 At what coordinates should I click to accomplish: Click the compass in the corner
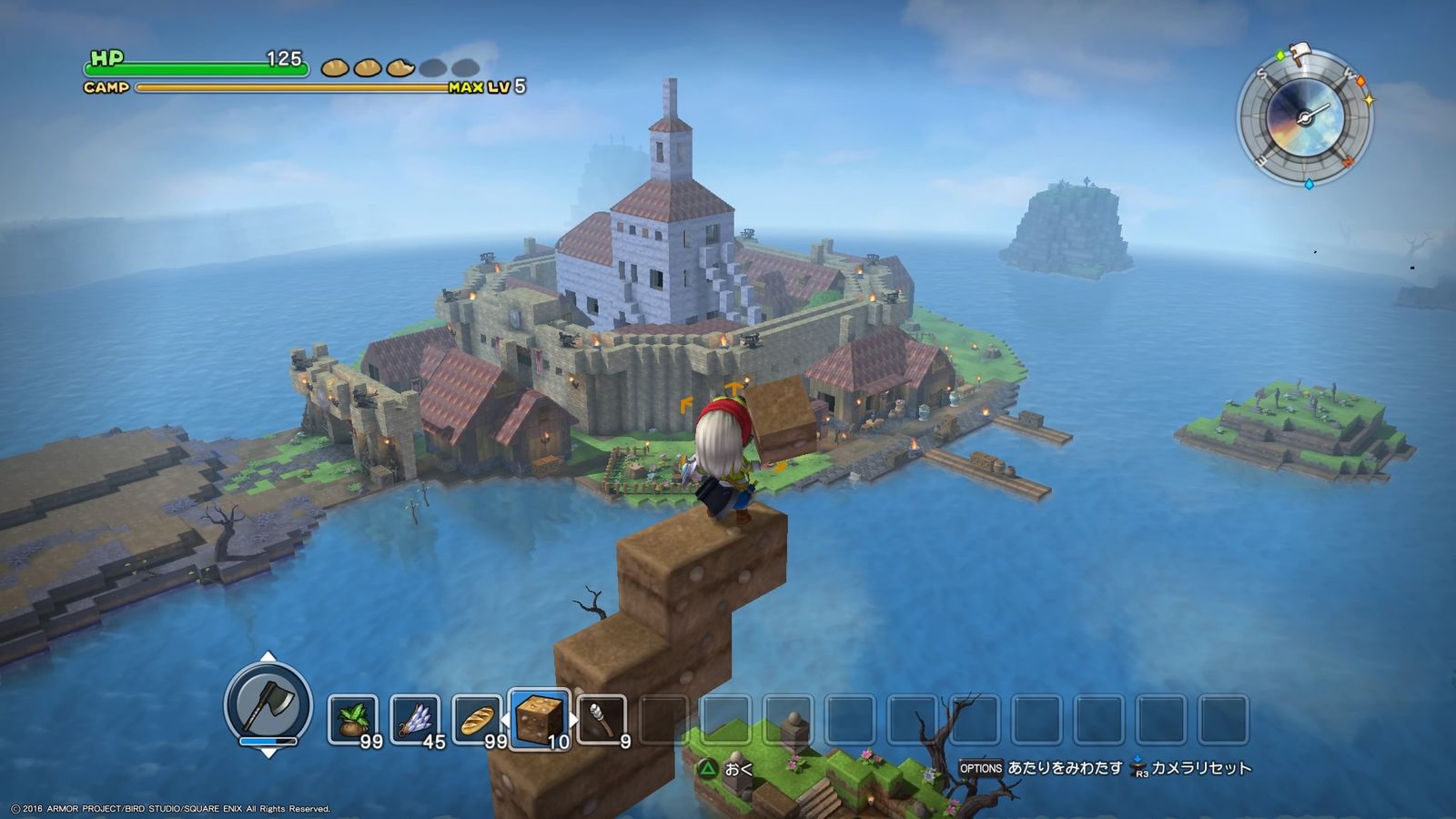pyautogui.click(x=1304, y=118)
